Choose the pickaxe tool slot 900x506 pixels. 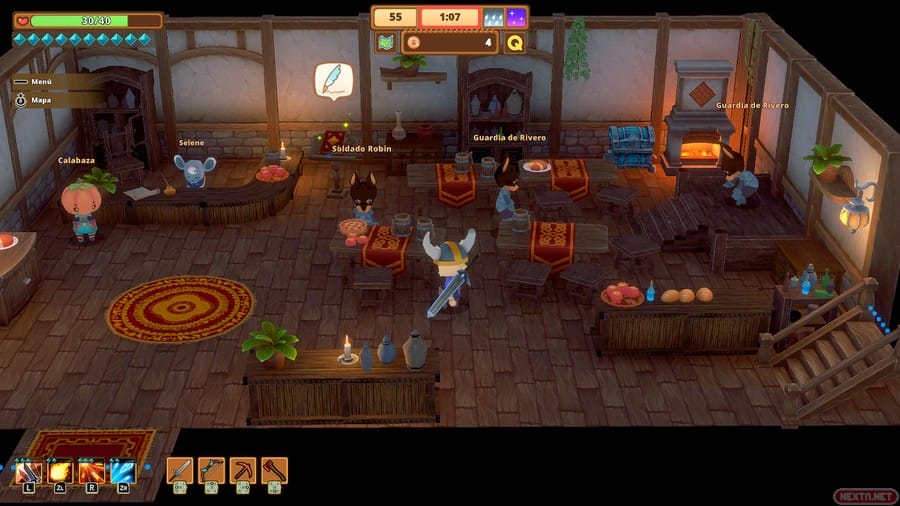pyautogui.click(x=243, y=470)
